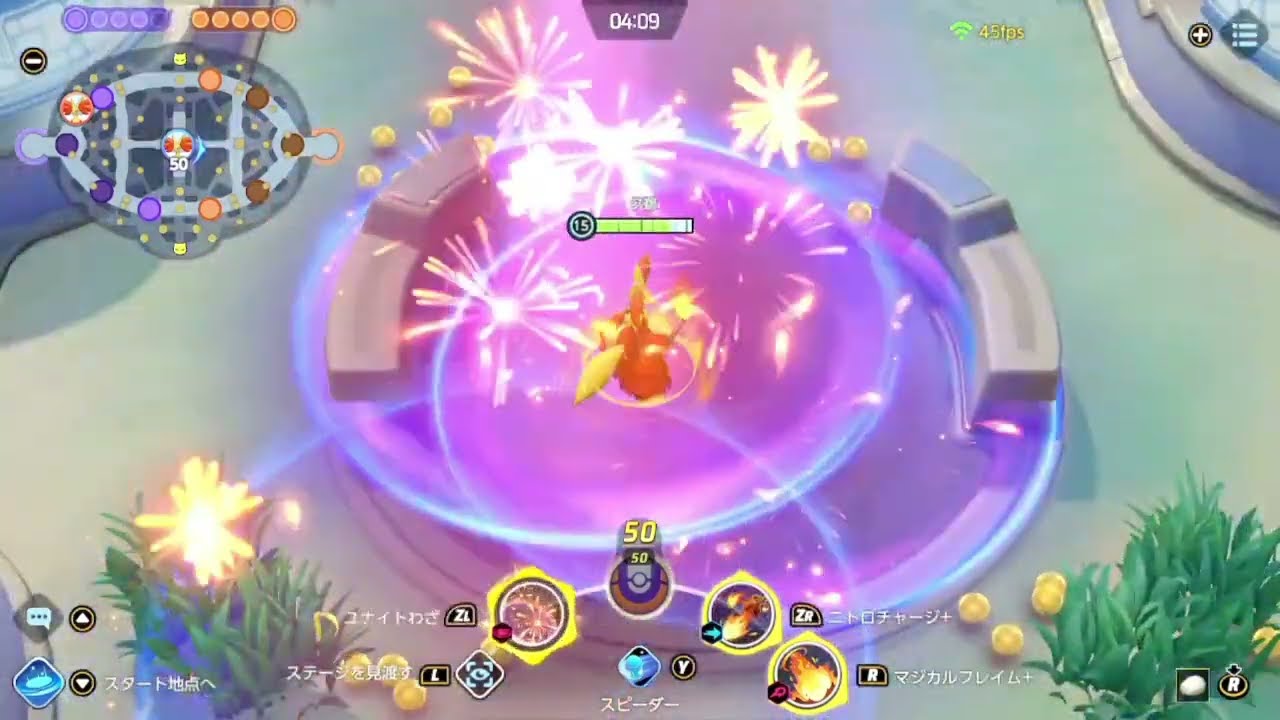
Task: Activate the Unite Move with ZL
Action: pyautogui.click(x=533, y=616)
